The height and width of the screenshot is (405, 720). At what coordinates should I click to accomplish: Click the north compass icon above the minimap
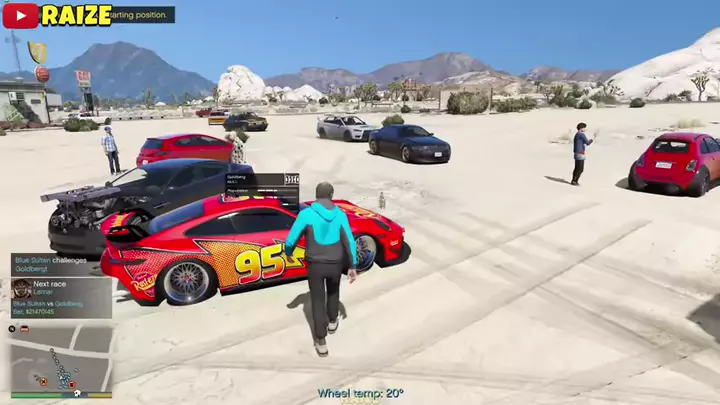[12, 327]
